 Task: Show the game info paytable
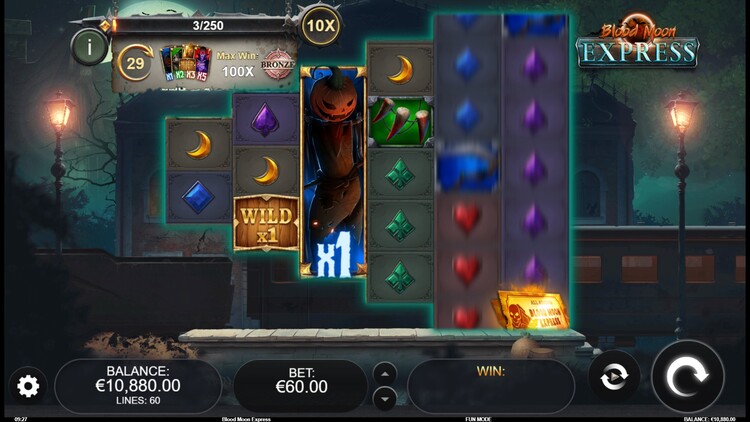[90, 46]
